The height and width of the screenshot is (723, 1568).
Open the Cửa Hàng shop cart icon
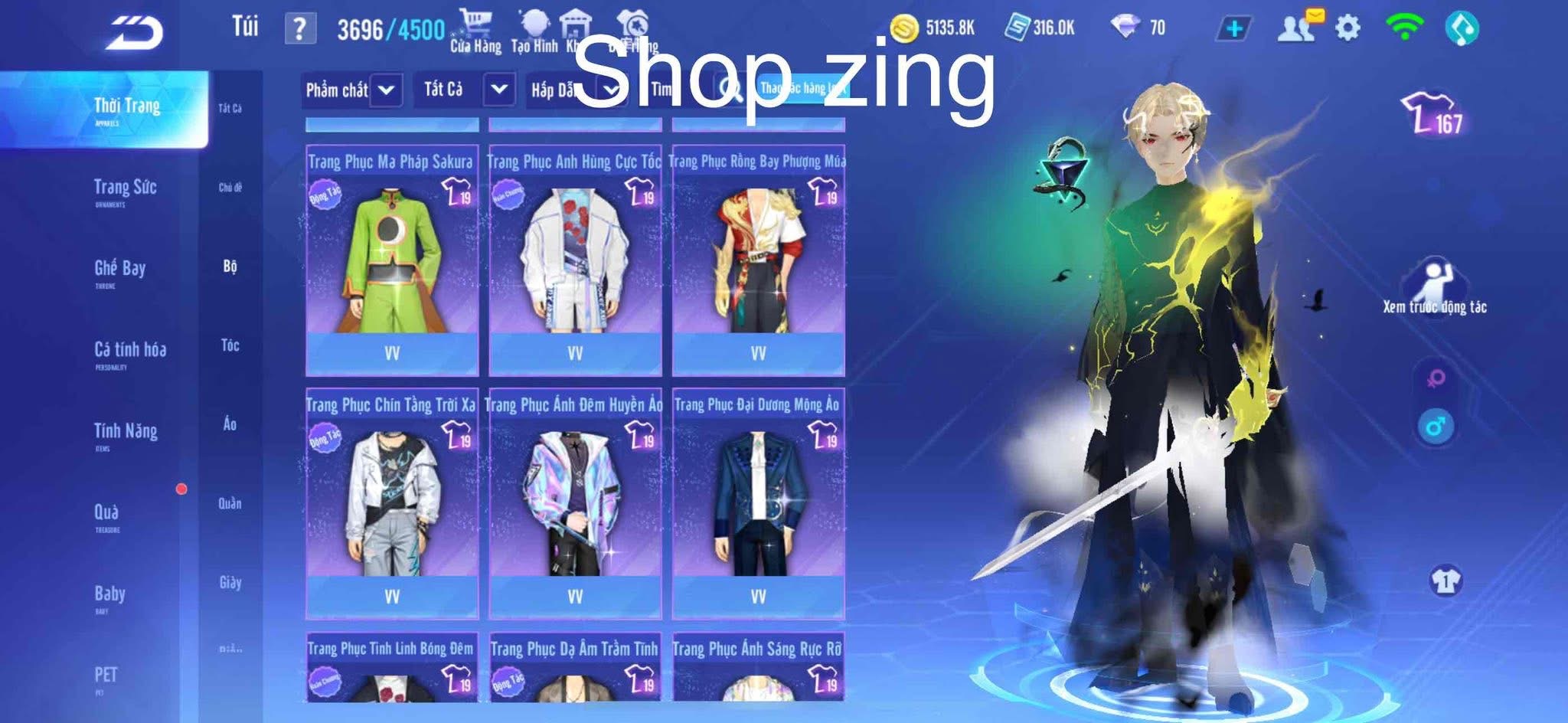tap(475, 21)
